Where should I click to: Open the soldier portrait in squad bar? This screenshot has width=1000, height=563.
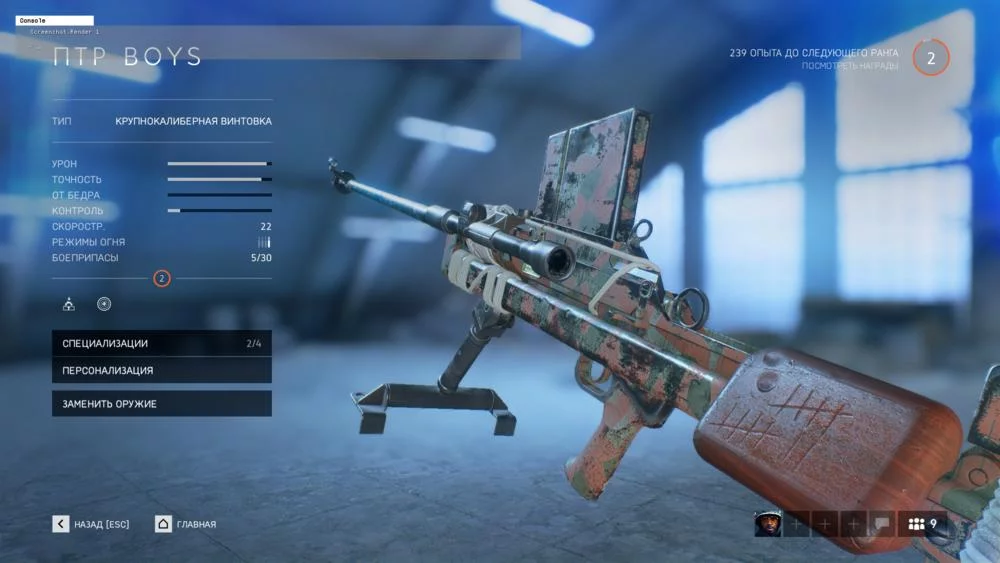point(767,523)
